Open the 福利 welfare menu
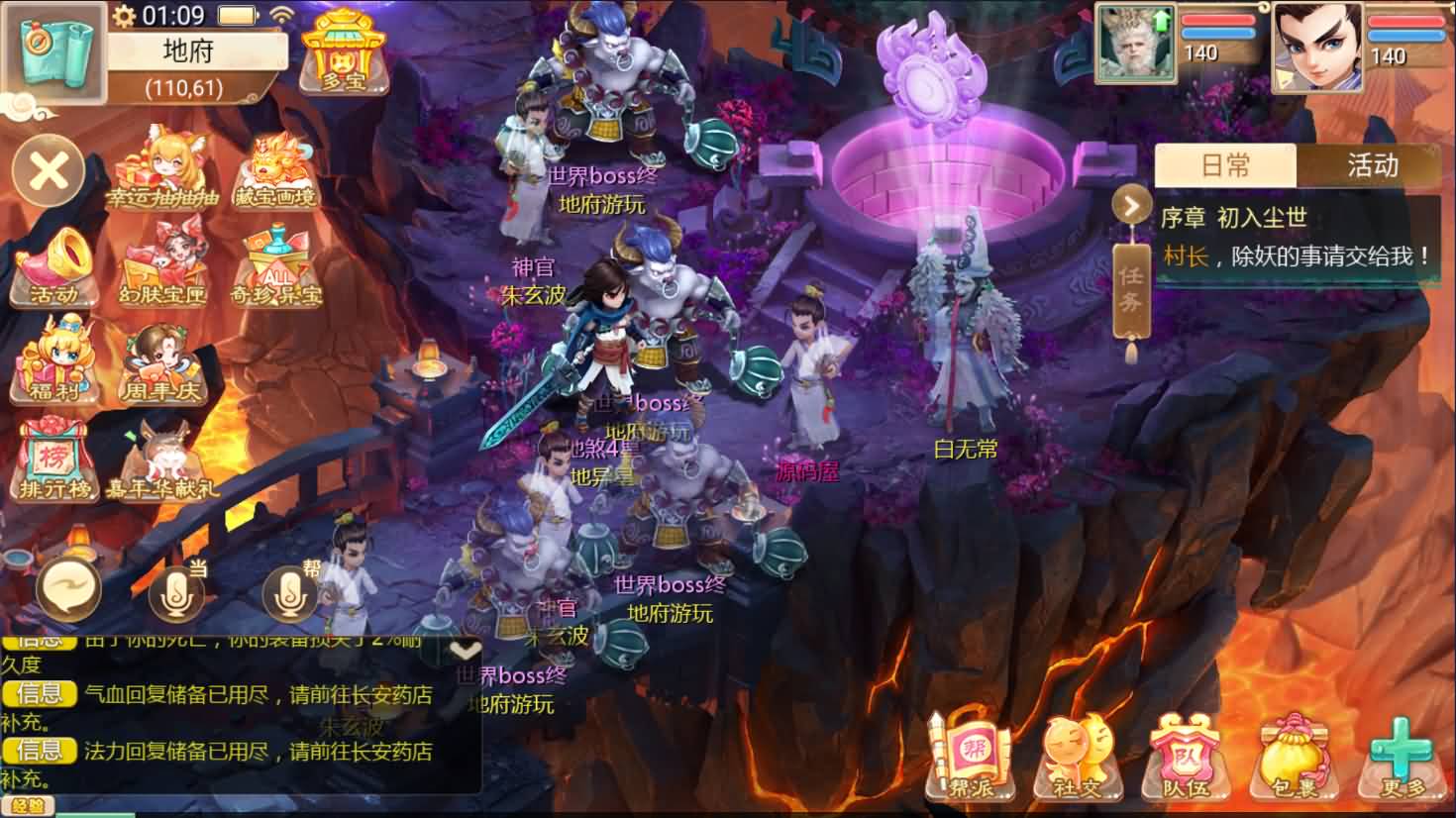Image resolution: width=1456 pixels, height=818 pixels. pyautogui.click(x=54, y=359)
